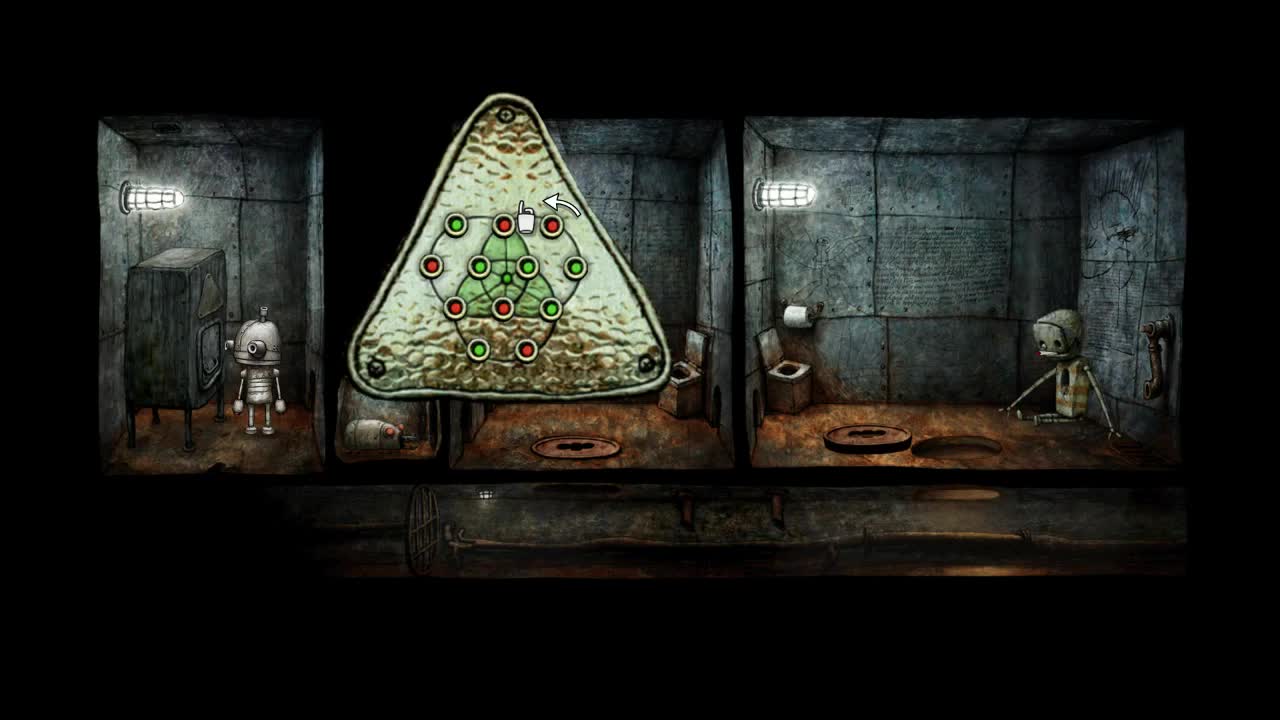Click the curved arrow hint on the puzzle
The width and height of the screenshot is (1280, 720).
coord(563,202)
